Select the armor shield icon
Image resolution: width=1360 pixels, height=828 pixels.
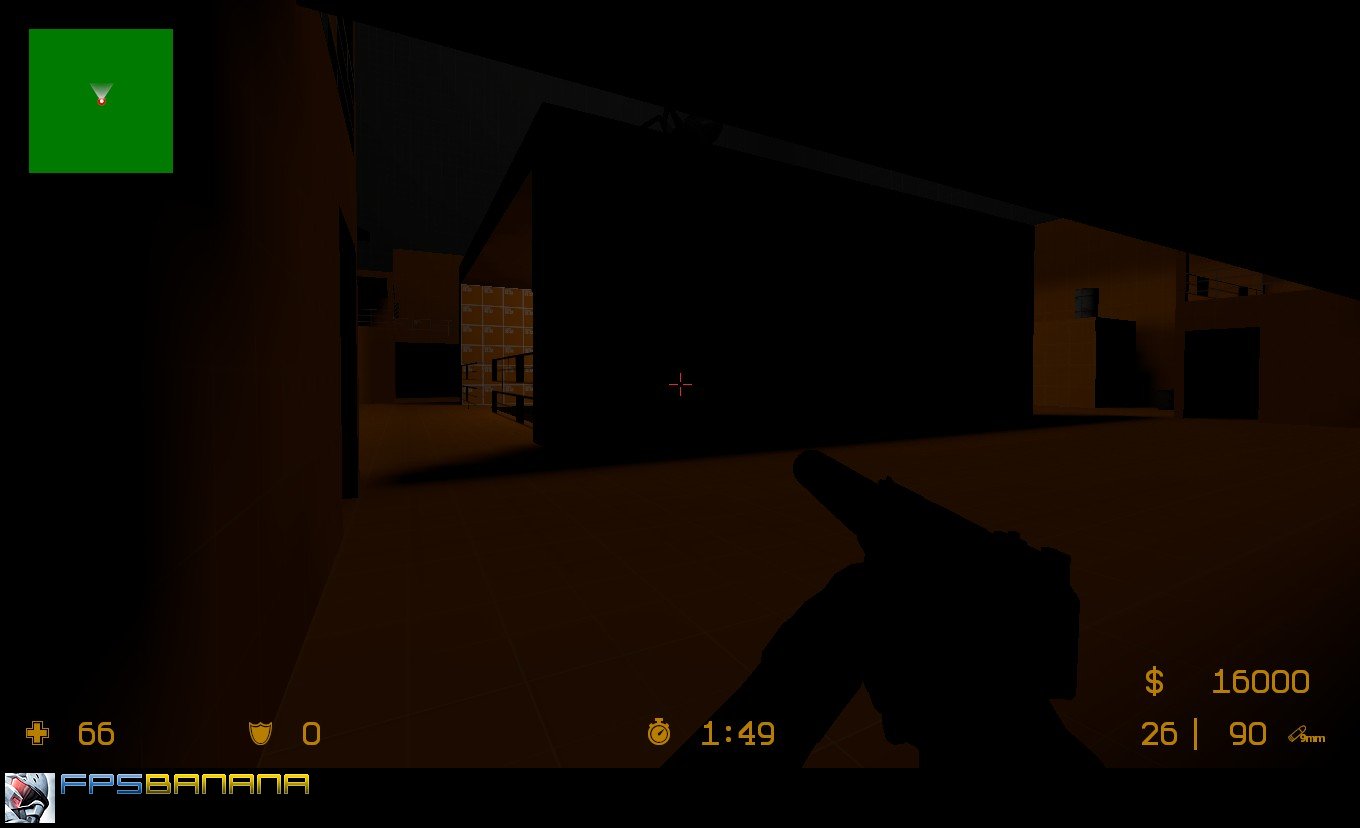click(260, 734)
